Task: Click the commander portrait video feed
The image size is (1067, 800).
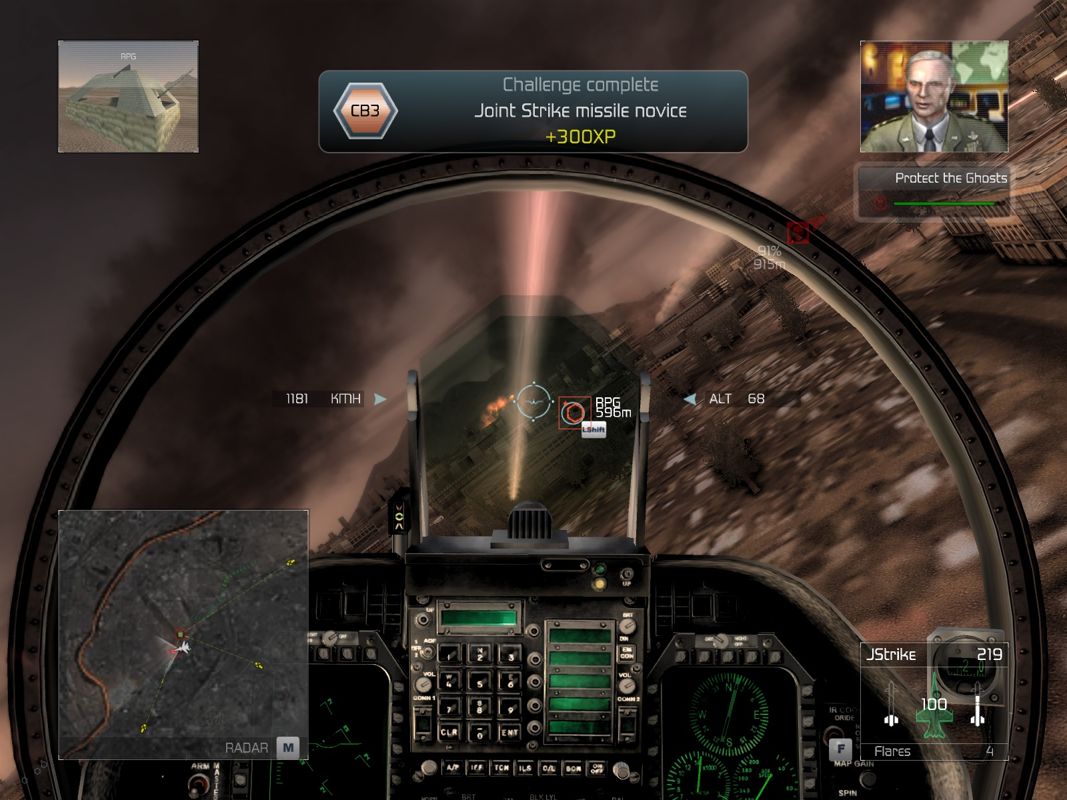Action: [x=933, y=97]
